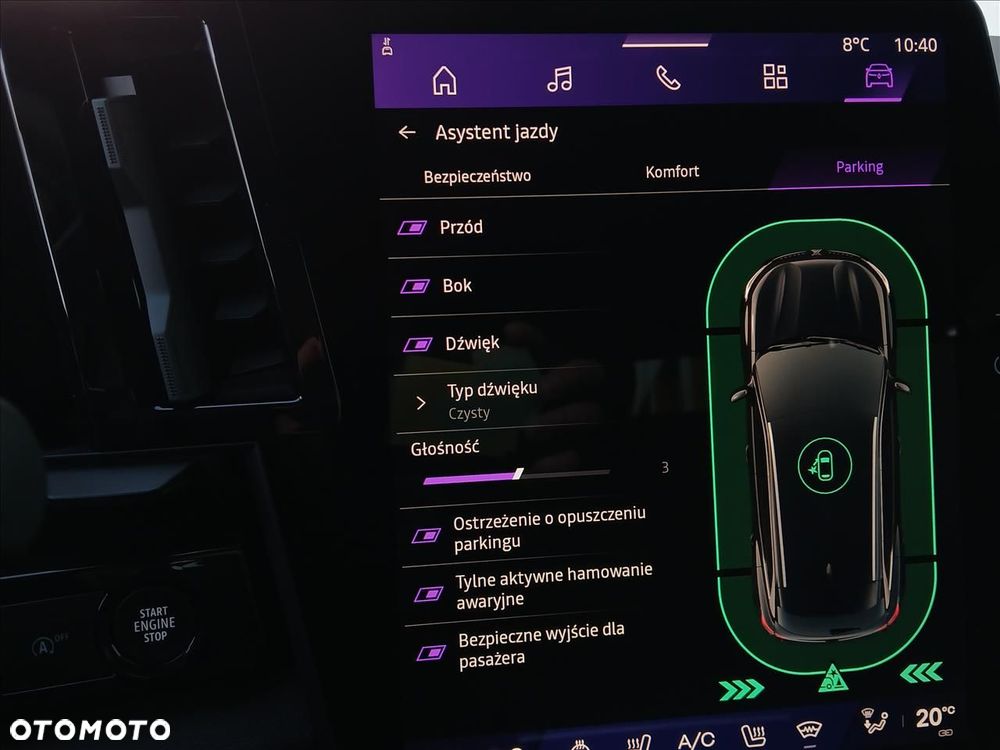Select the Parking tab

(x=859, y=167)
